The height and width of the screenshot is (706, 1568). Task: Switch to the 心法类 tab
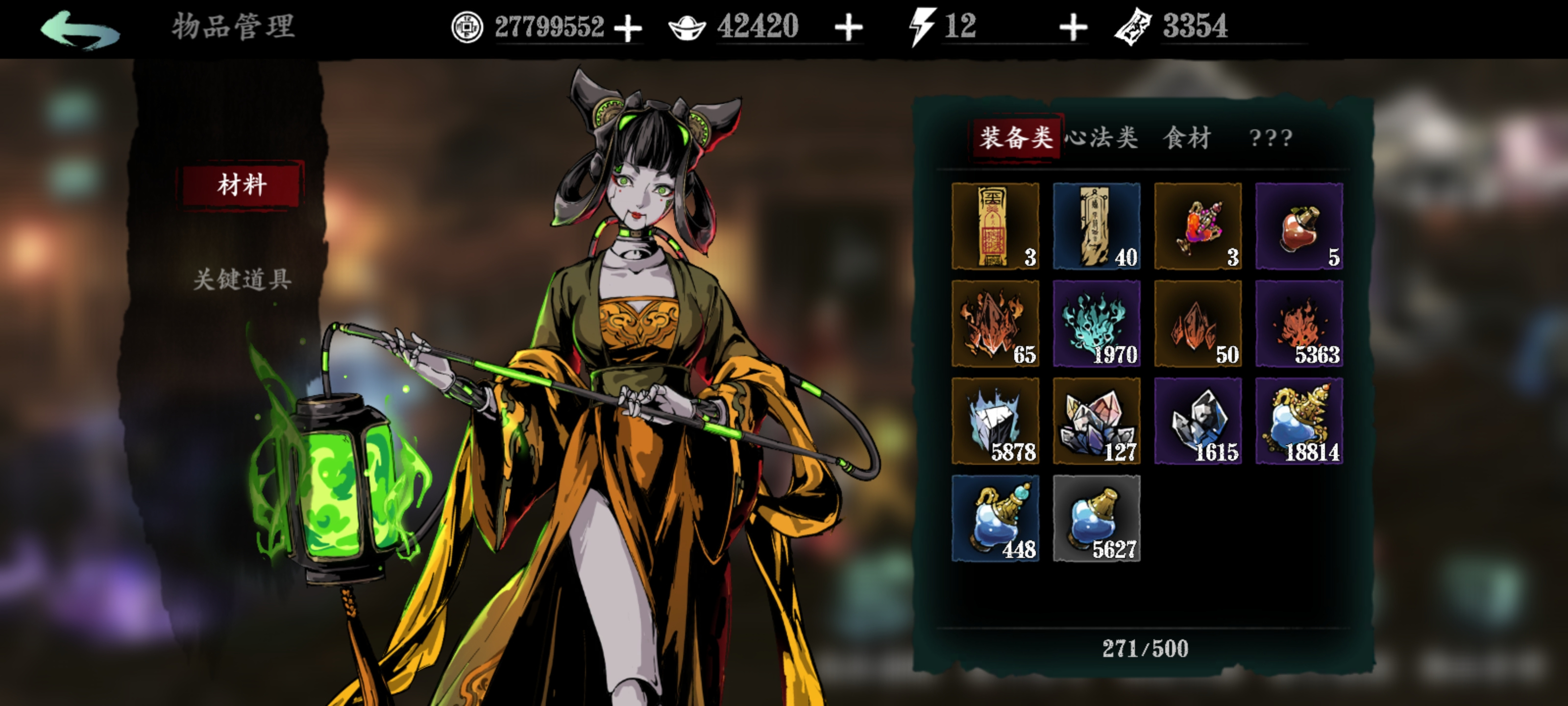pos(1102,138)
